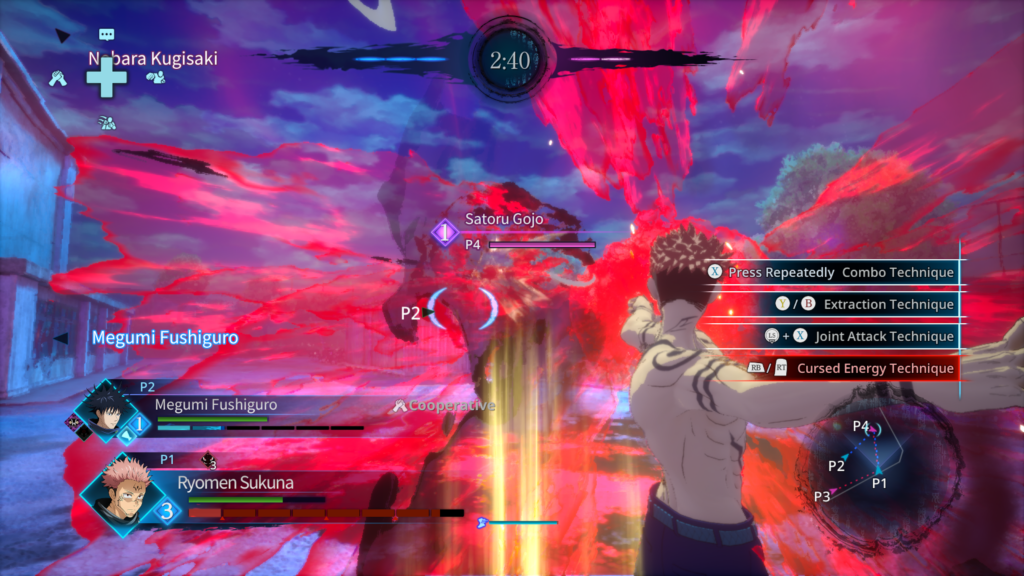Select Ryomen Sukuna's character portrait
Viewport: 1024px width, 576px height.
[x=121, y=492]
